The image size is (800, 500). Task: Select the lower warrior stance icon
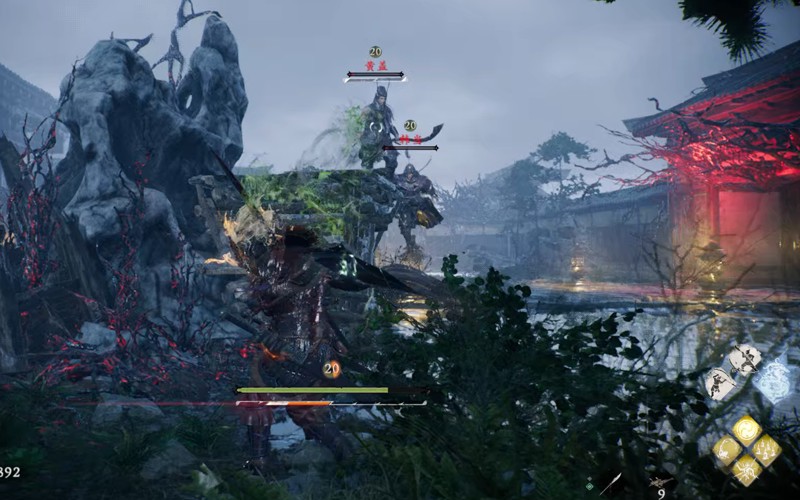(720, 383)
